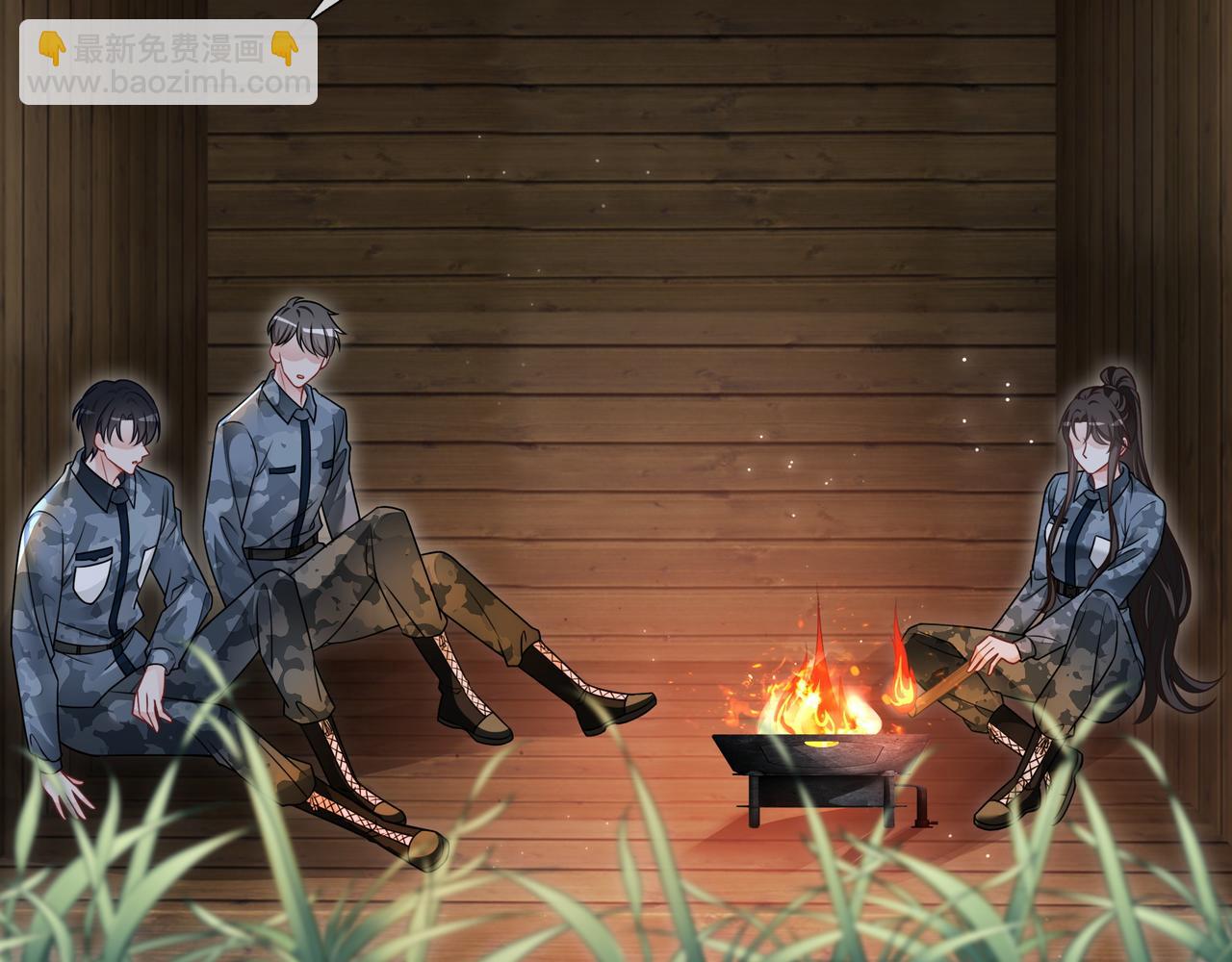The width and height of the screenshot is (1232, 962).
Task: Open the www.baozimh.com watermark link
Action: click(168, 83)
